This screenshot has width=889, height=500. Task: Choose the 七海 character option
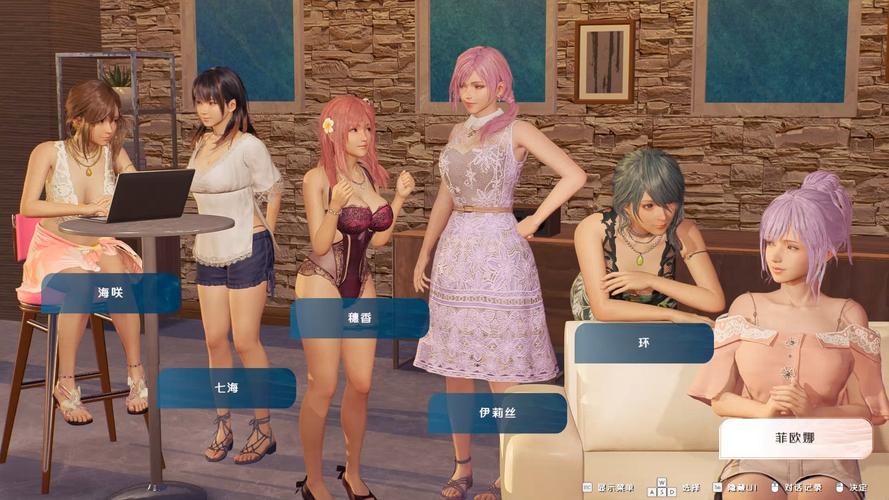(226, 387)
